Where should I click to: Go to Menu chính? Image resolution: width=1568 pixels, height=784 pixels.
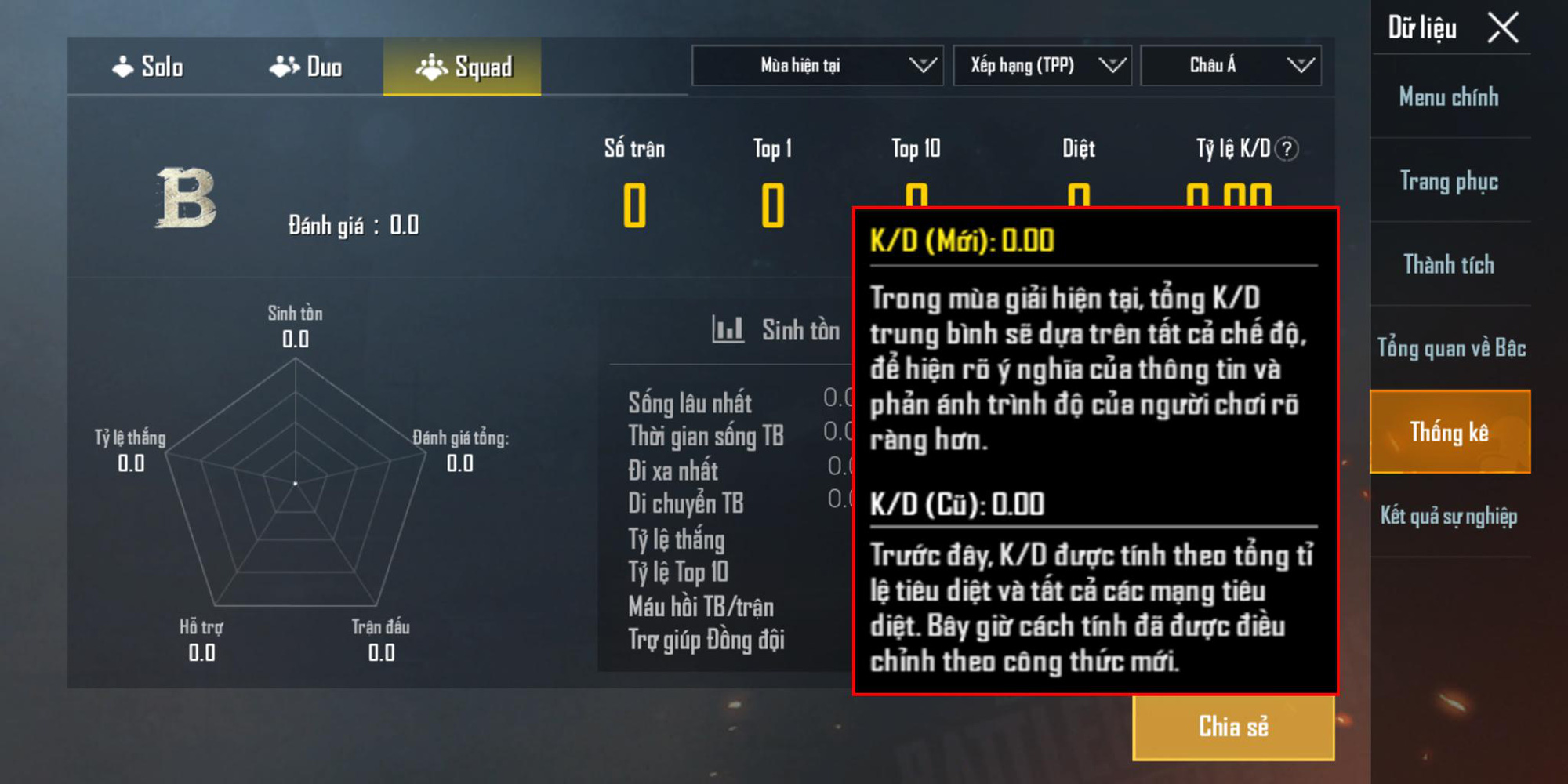[1449, 97]
